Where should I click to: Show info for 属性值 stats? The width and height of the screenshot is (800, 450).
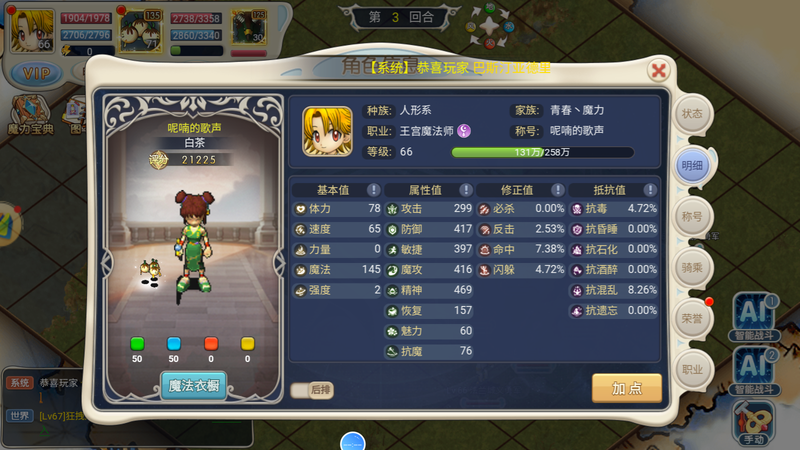465,189
